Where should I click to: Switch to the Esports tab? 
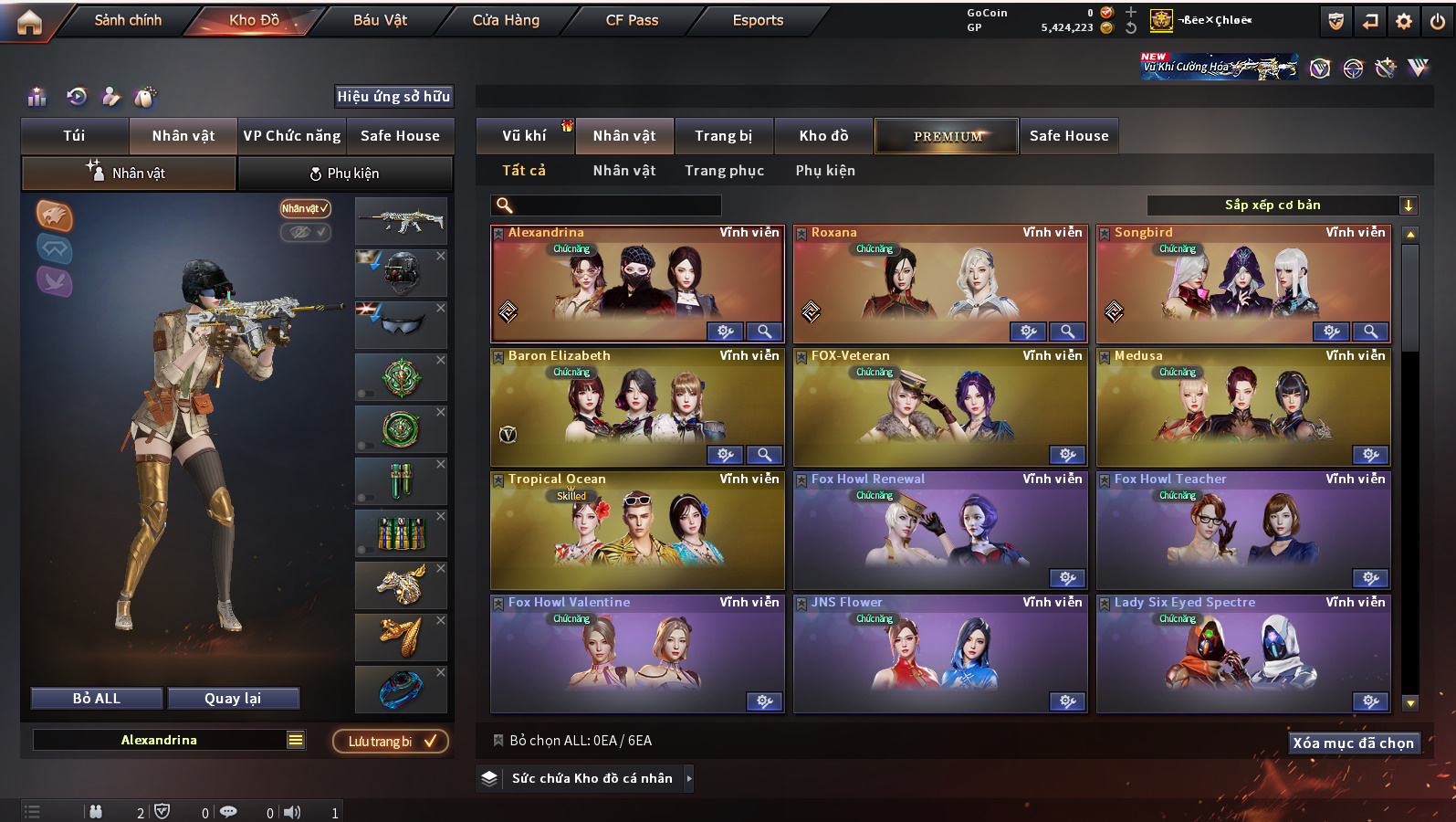[x=758, y=20]
